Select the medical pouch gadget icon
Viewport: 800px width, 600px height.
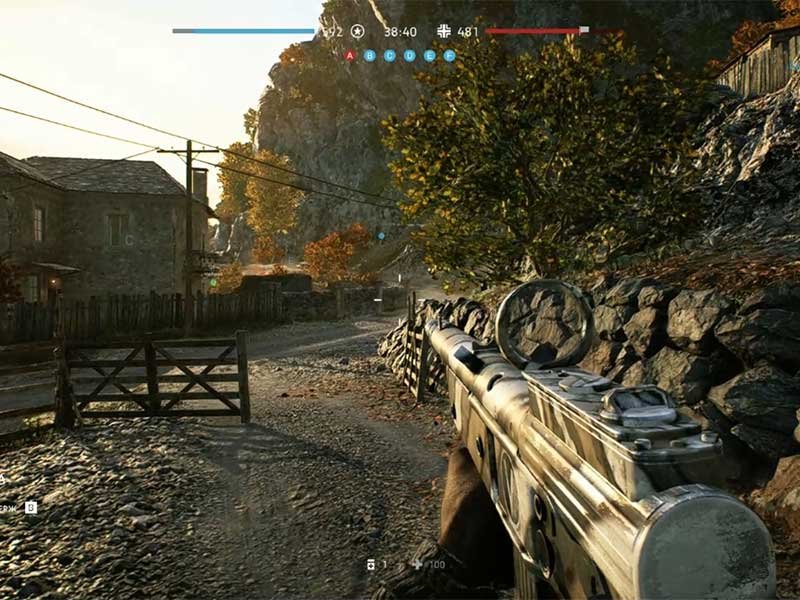[x=371, y=565]
